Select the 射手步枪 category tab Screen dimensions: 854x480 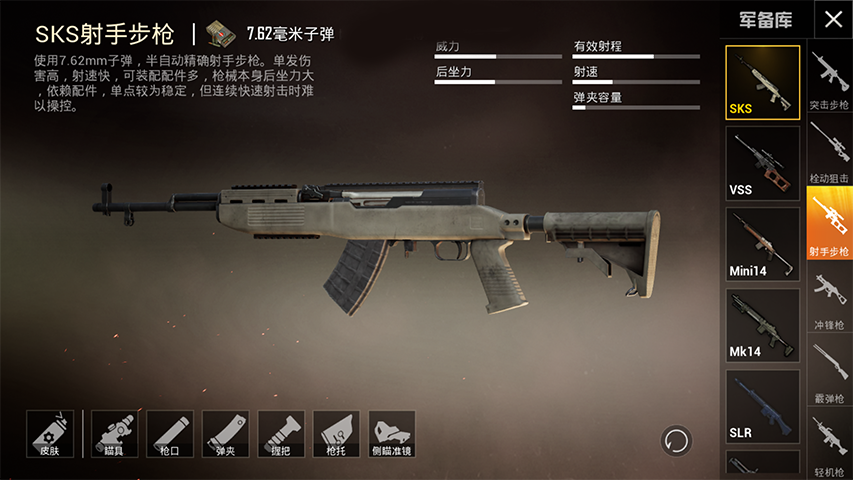(829, 223)
